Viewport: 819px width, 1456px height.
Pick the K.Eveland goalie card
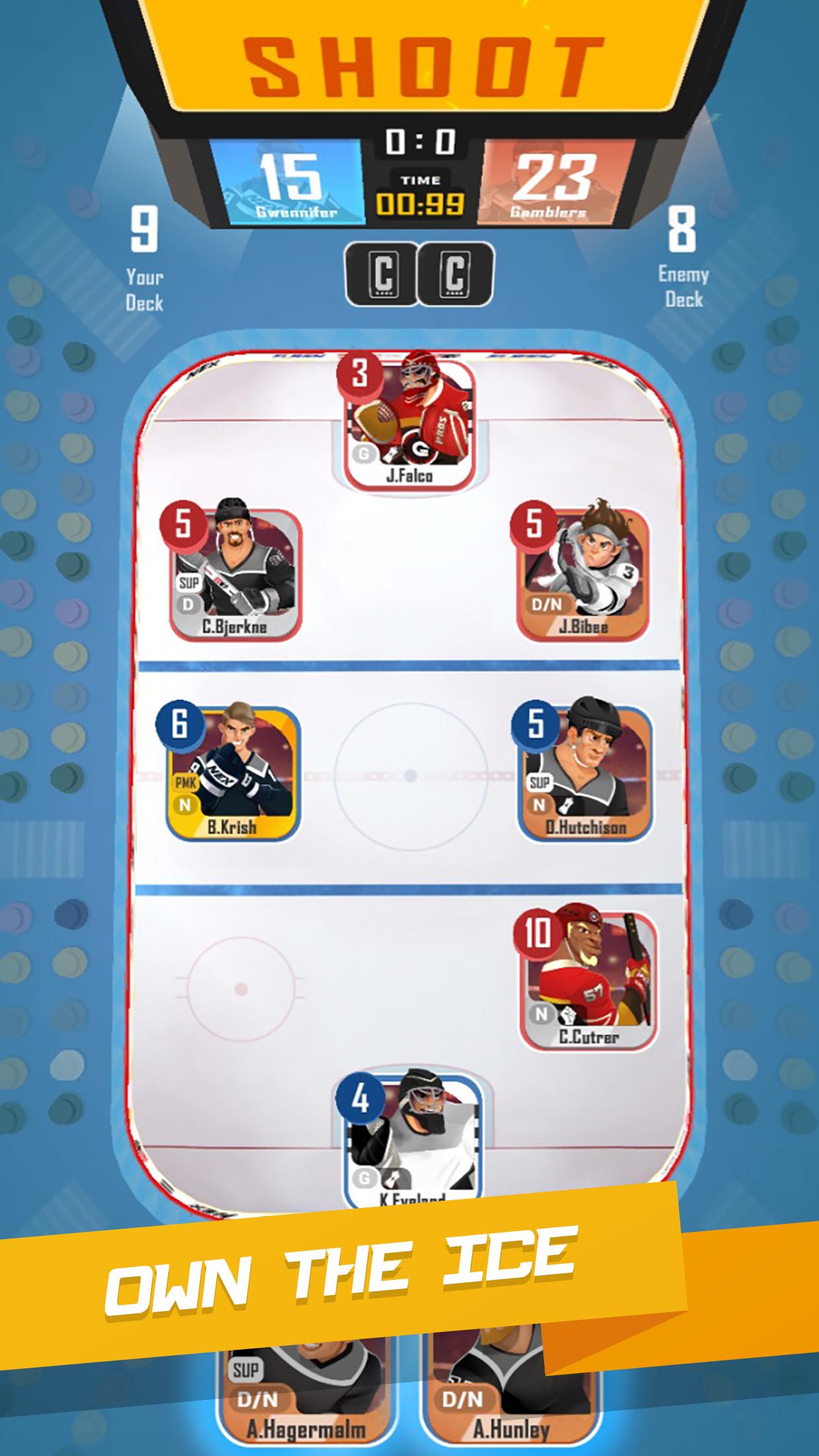[412, 1139]
